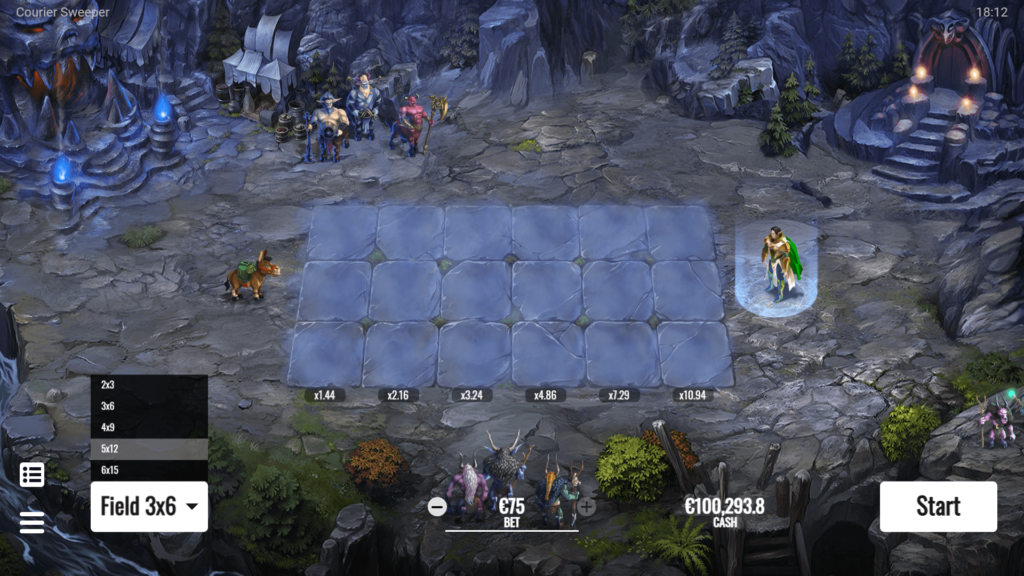Select the 2x3 field size
Viewport: 1024px width, 576px height.
pyautogui.click(x=149, y=385)
